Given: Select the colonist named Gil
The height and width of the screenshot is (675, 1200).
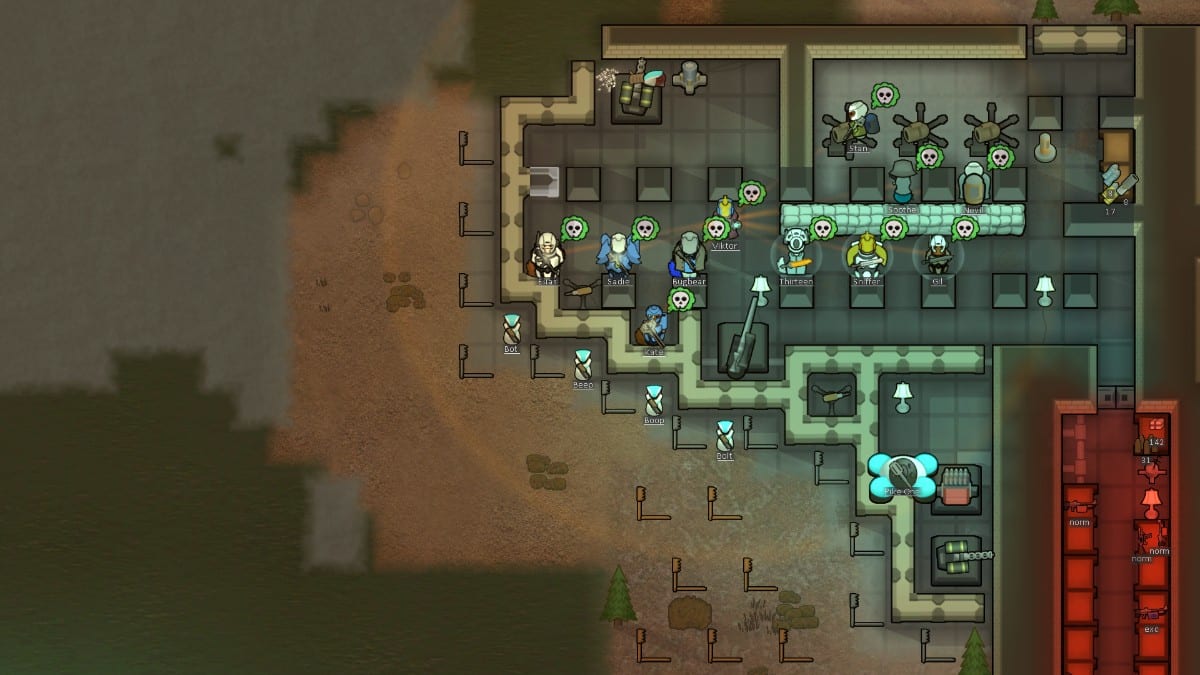Looking at the screenshot, I should 938,255.
